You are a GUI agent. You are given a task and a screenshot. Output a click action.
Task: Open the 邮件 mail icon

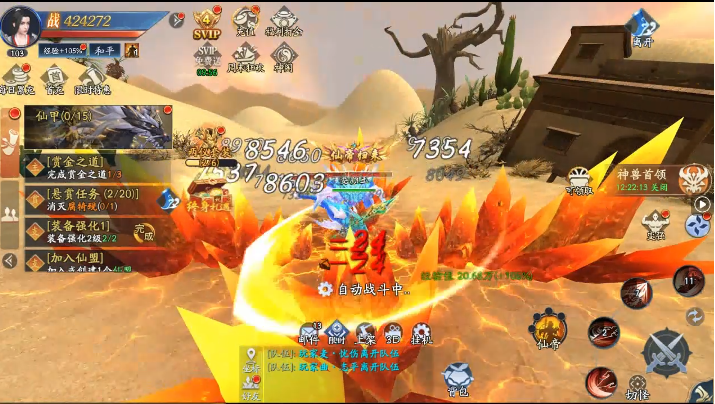(309, 334)
